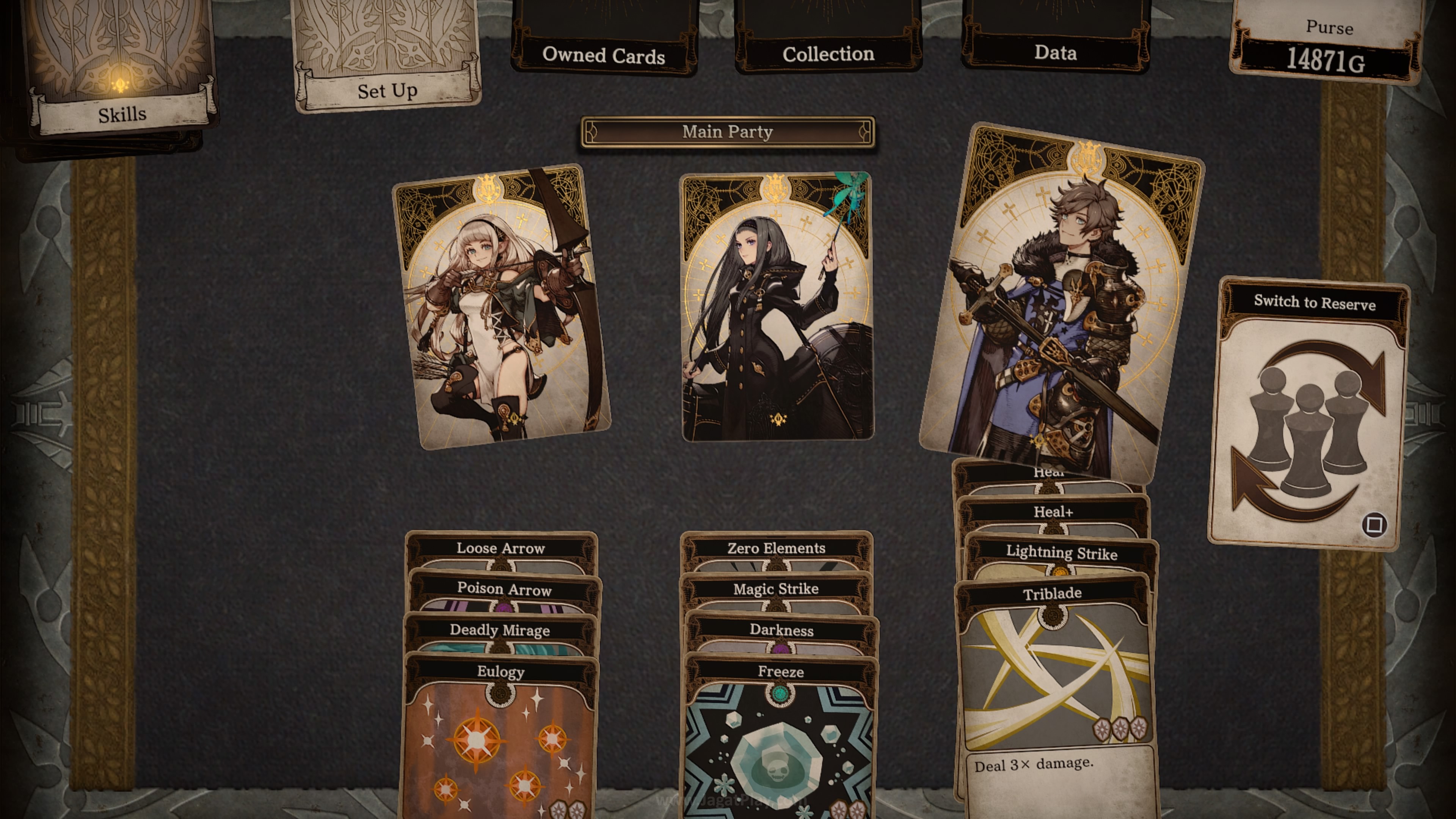Pick the Loose Arrow skill card
The width and height of the screenshot is (1456, 819).
[x=501, y=549]
